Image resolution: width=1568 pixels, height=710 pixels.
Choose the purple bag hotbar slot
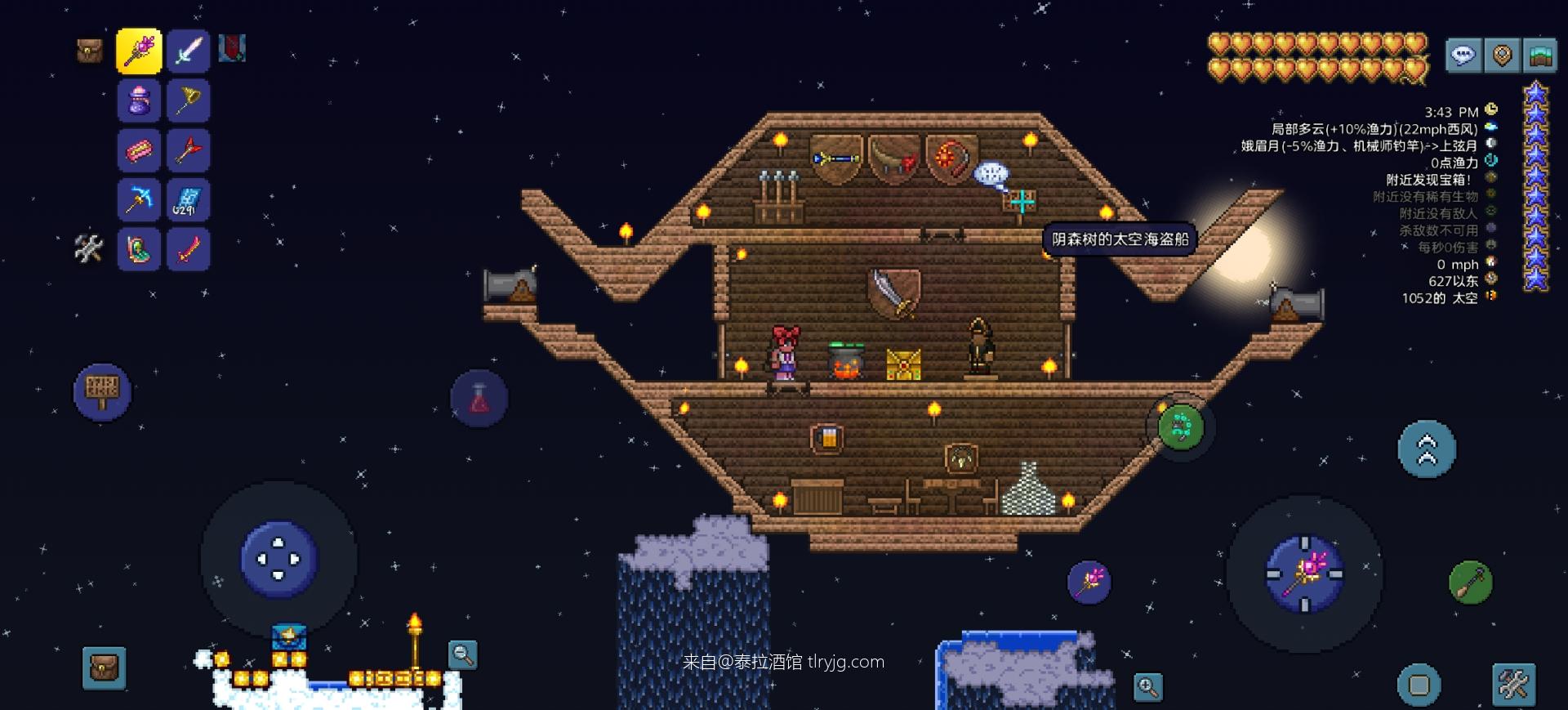(139, 101)
